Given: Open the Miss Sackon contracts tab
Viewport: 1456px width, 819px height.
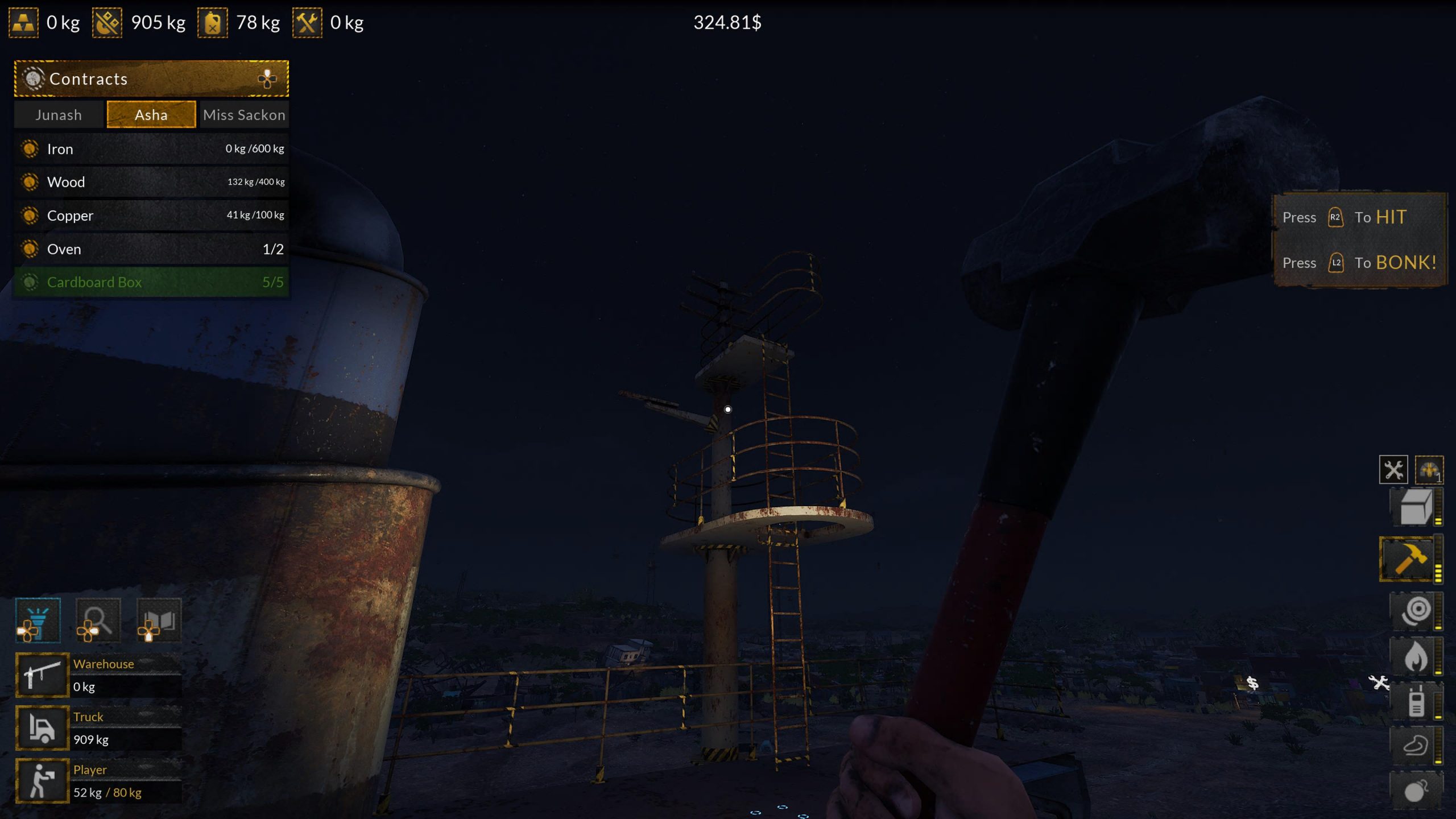Looking at the screenshot, I should tap(244, 115).
